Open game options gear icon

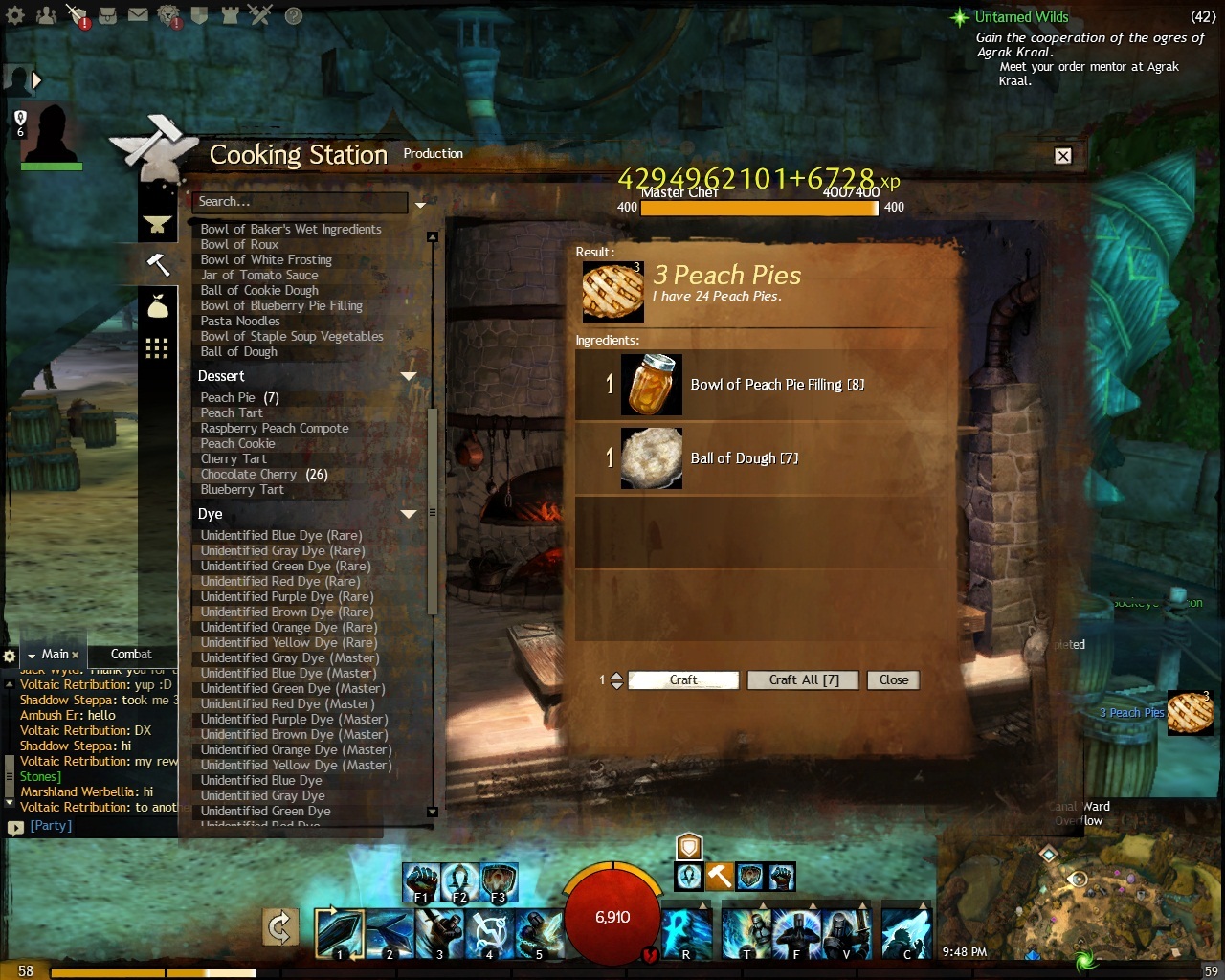coord(15,15)
